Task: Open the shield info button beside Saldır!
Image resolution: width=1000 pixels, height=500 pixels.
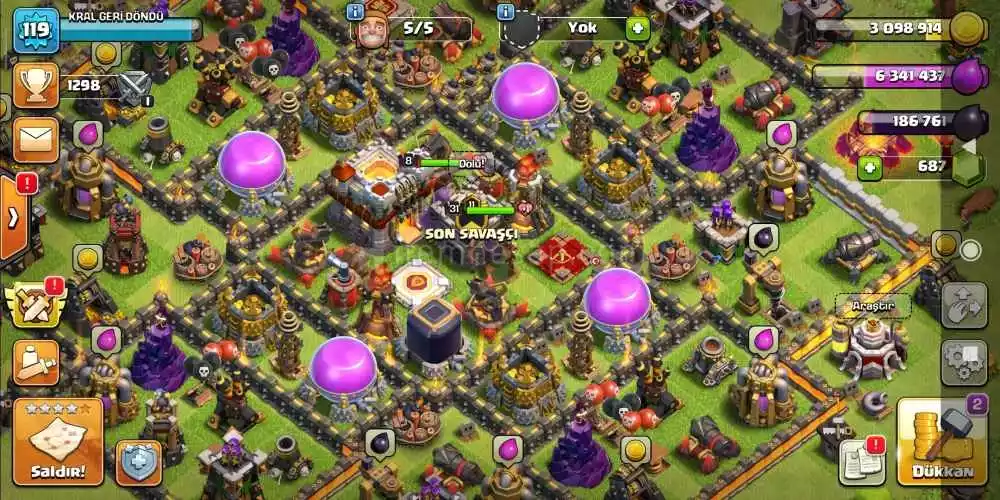Action: point(138,462)
